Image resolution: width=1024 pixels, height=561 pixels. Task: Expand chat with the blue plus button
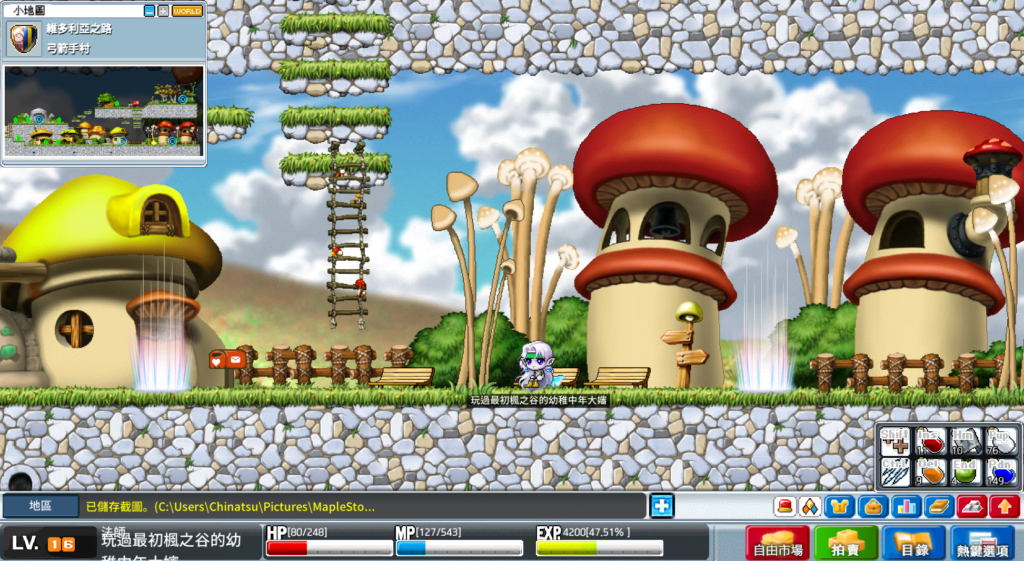click(x=661, y=506)
